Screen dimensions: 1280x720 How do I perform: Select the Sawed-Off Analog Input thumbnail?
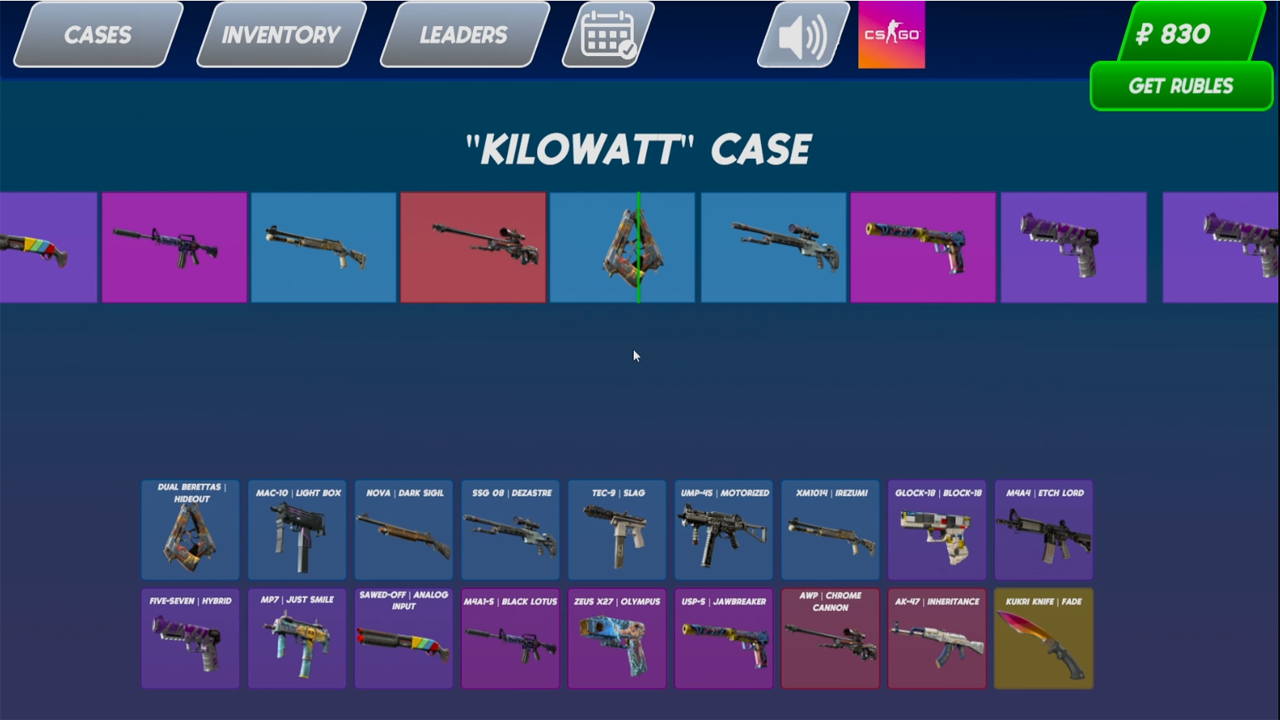(x=403, y=640)
